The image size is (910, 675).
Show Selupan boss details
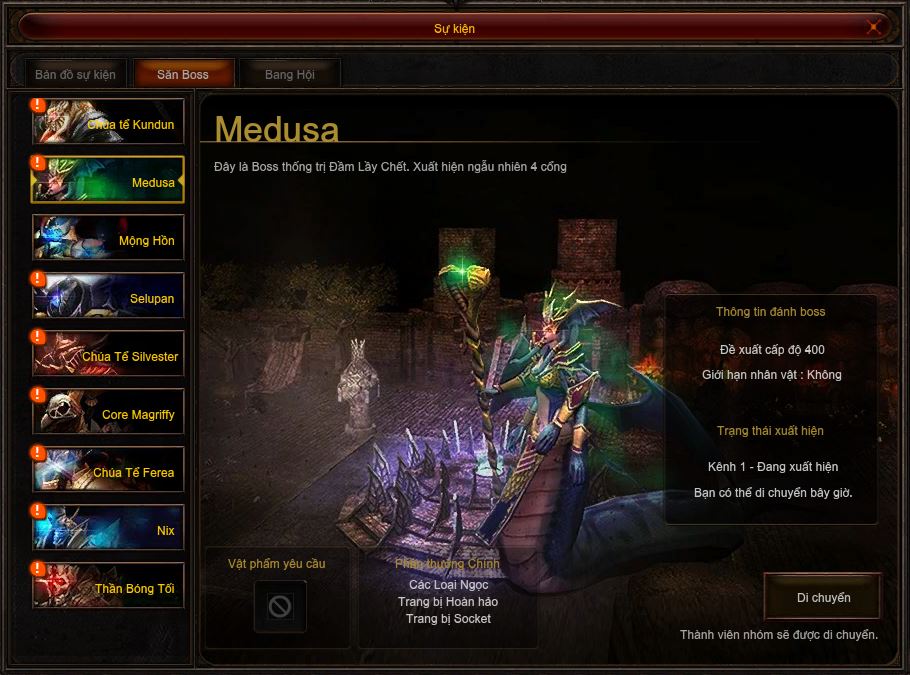pos(108,296)
